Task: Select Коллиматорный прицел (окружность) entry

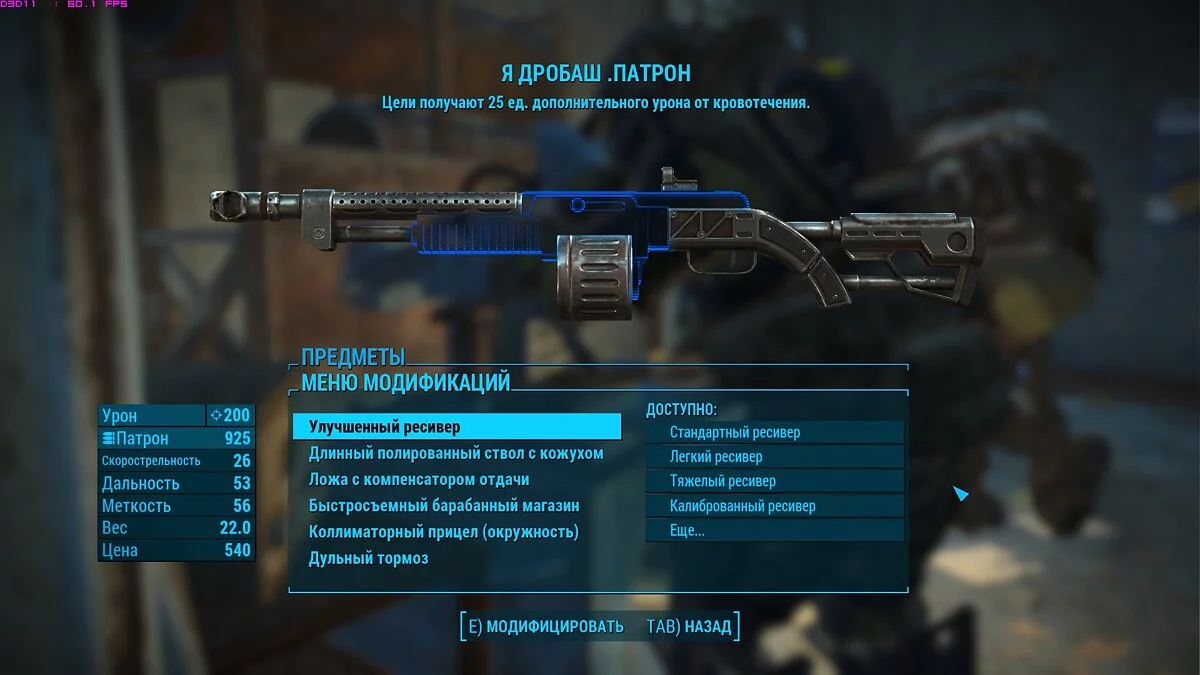Action: point(444,532)
